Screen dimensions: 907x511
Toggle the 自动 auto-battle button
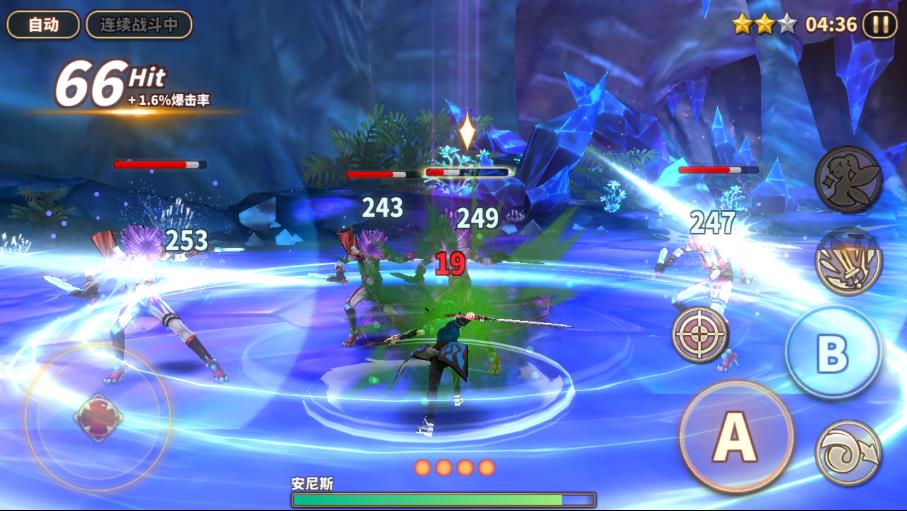(43, 25)
